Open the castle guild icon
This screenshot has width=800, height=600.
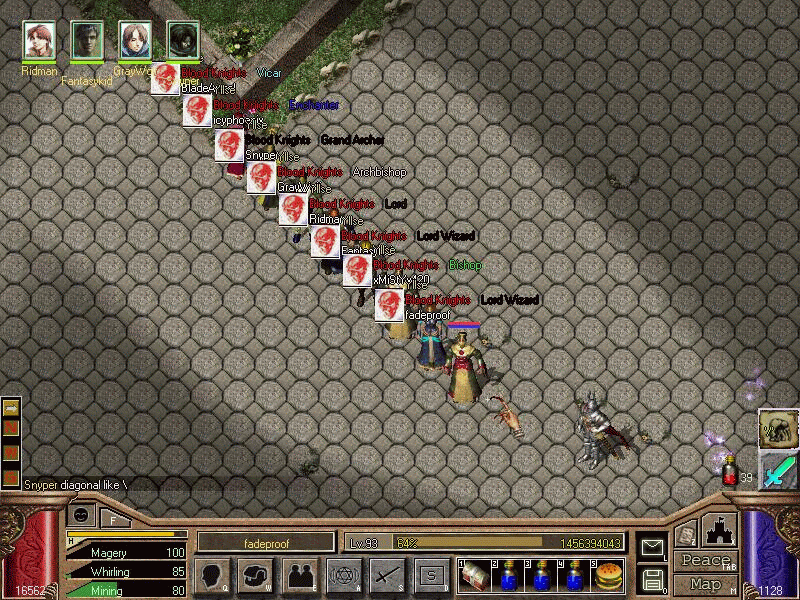click(720, 529)
